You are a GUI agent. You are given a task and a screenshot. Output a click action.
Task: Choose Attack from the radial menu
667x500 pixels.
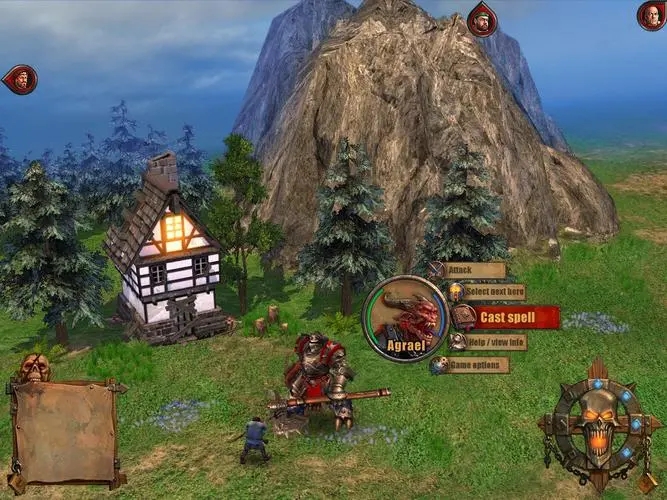[x=473, y=270]
